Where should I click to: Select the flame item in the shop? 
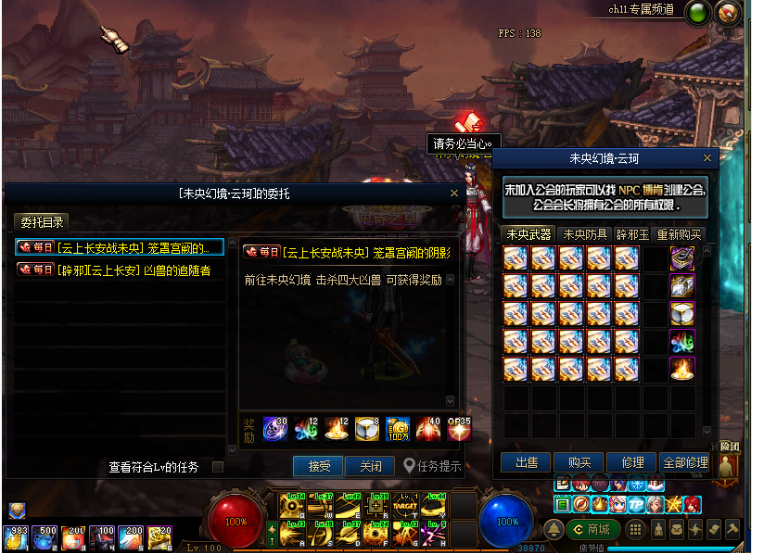[682, 368]
